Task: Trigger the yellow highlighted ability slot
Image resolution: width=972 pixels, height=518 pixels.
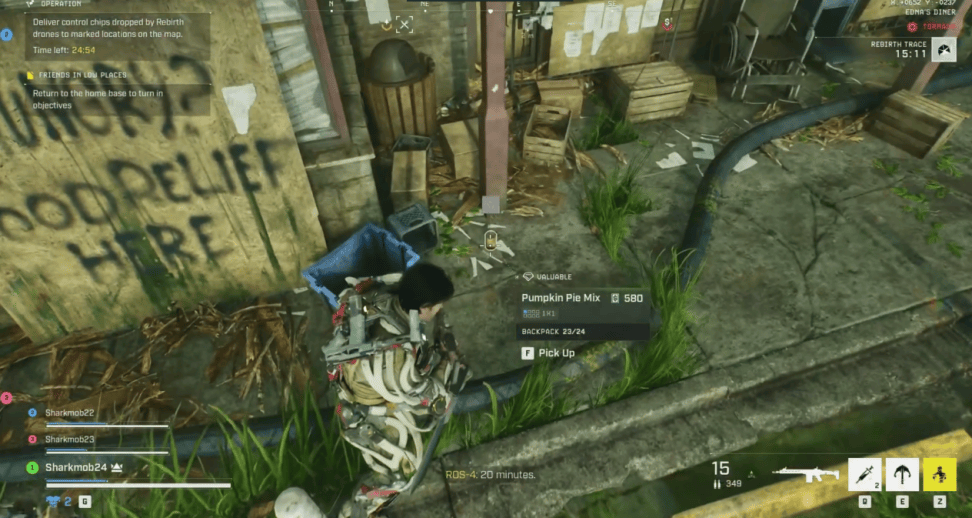Action: pyautogui.click(x=939, y=473)
